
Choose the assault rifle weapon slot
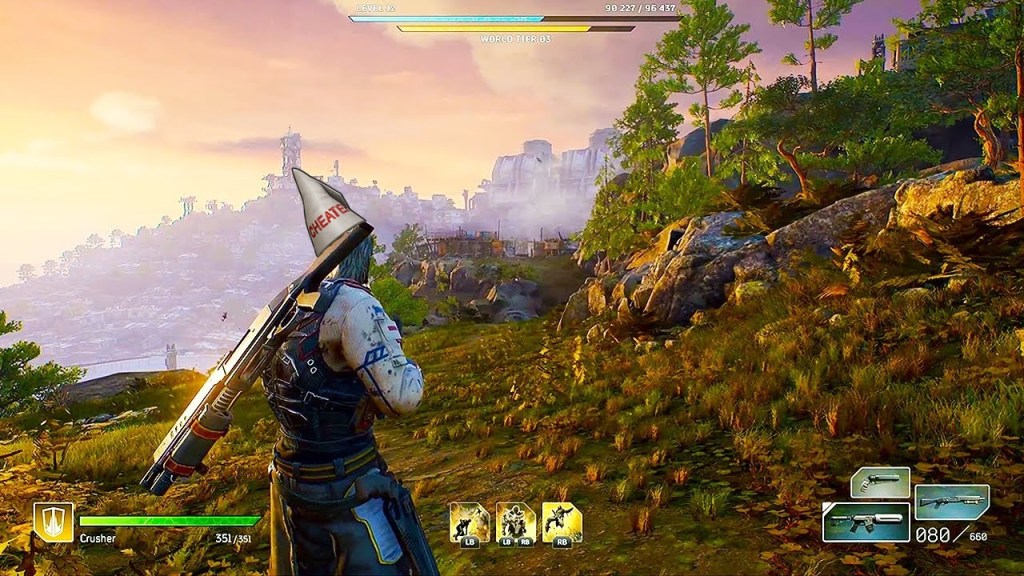866,522
